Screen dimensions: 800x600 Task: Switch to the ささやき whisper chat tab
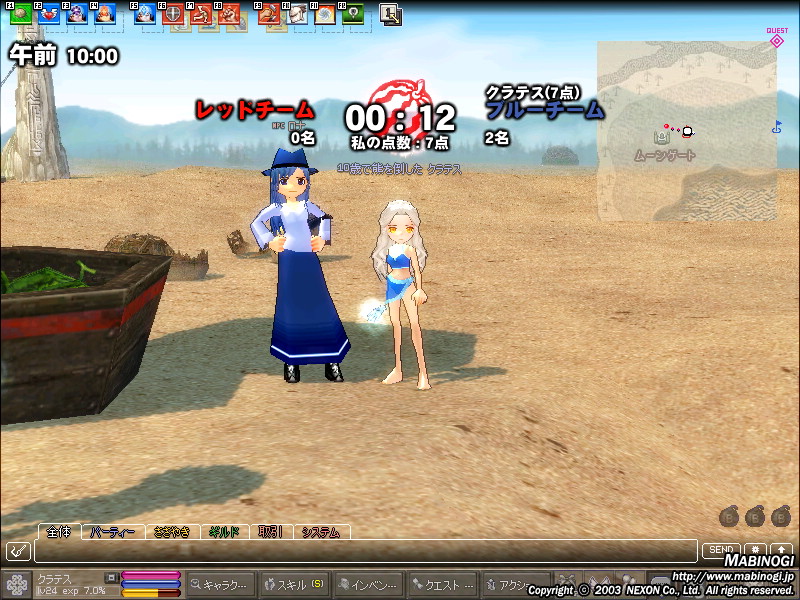coord(172,532)
